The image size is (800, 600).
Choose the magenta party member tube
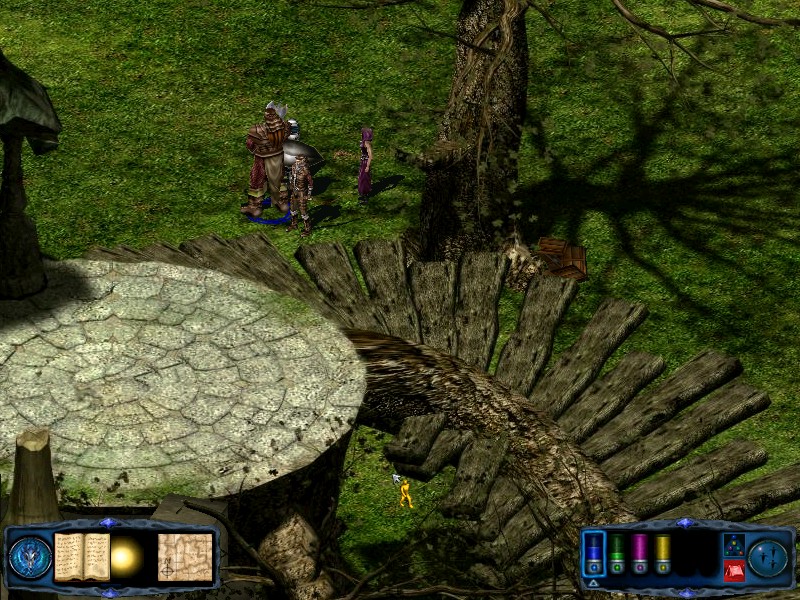point(640,553)
